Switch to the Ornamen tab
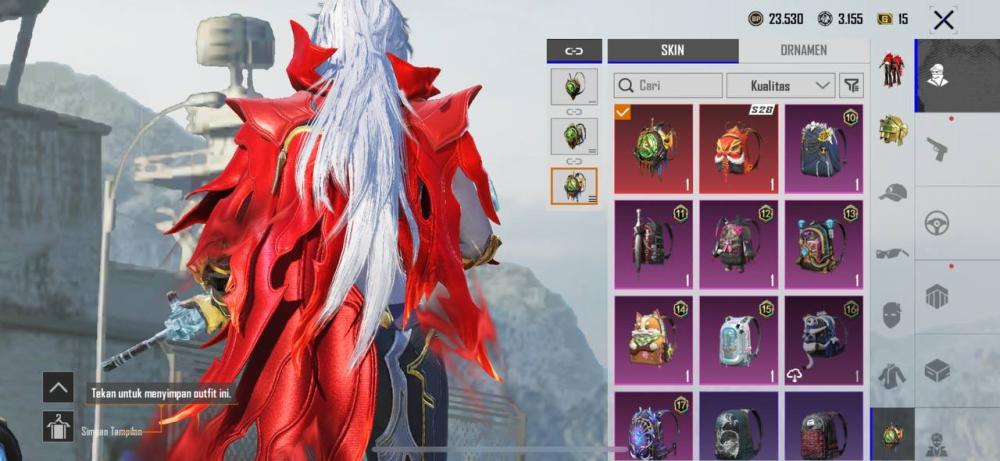1000x461 pixels. click(x=804, y=51)
